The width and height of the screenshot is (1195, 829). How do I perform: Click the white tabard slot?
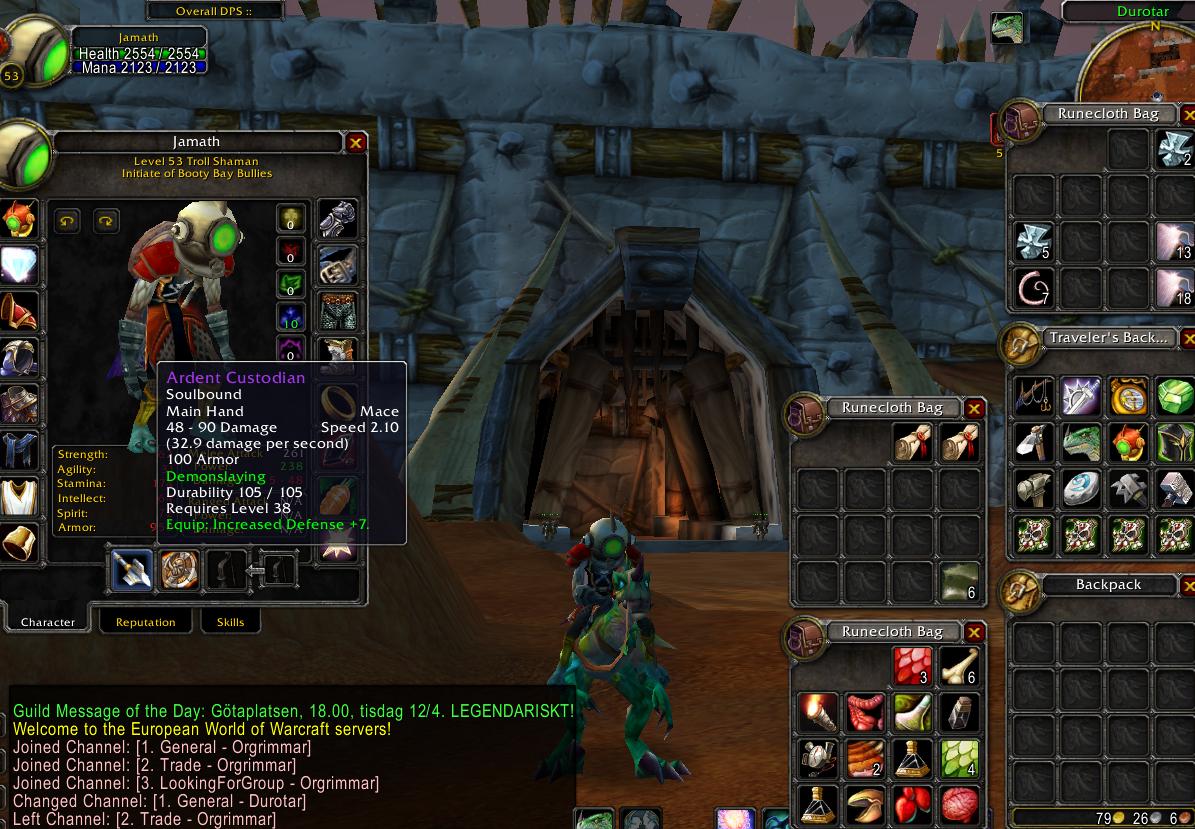point(18,495)
